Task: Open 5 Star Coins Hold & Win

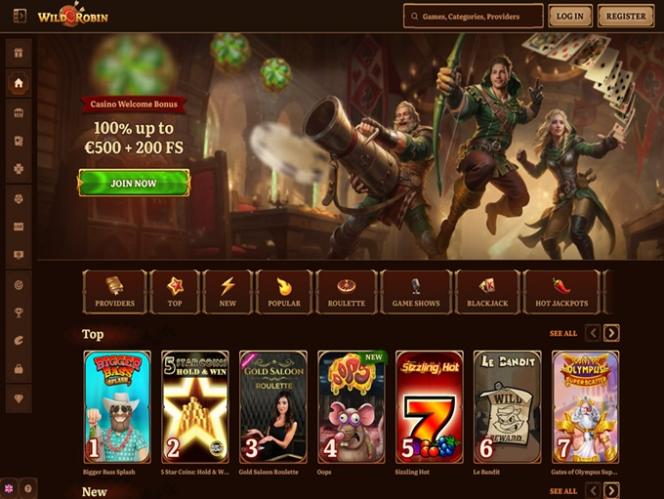Action: point(195,407)
